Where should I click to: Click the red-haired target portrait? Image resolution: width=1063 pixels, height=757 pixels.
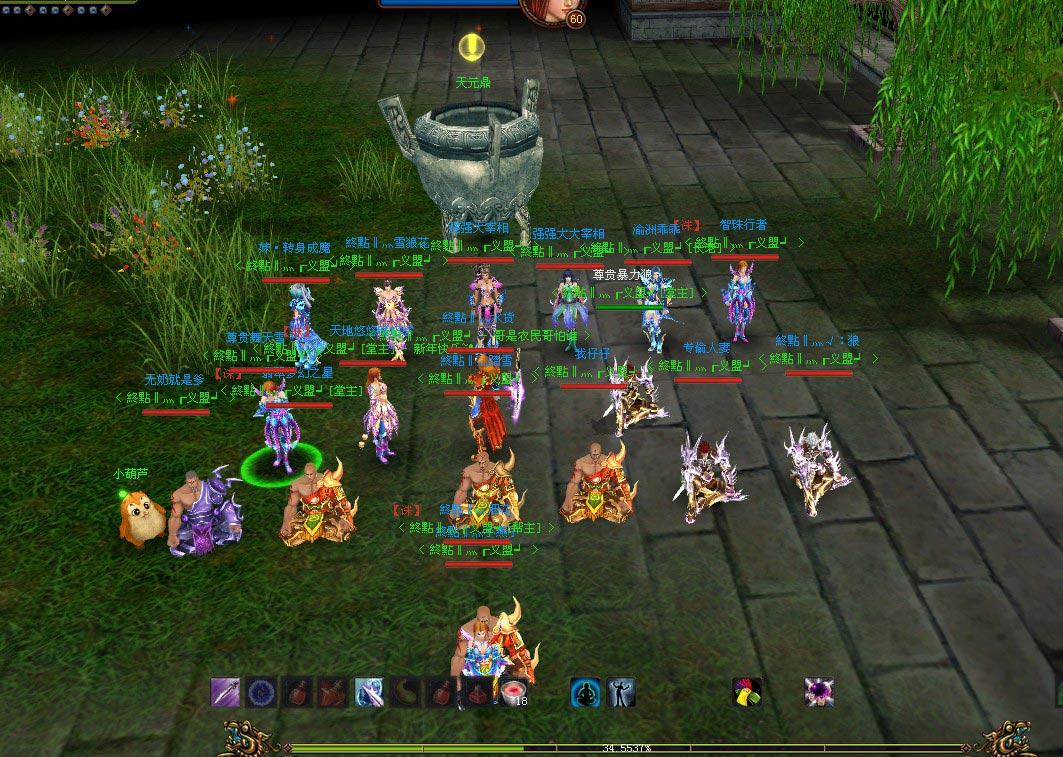[541, 12]
